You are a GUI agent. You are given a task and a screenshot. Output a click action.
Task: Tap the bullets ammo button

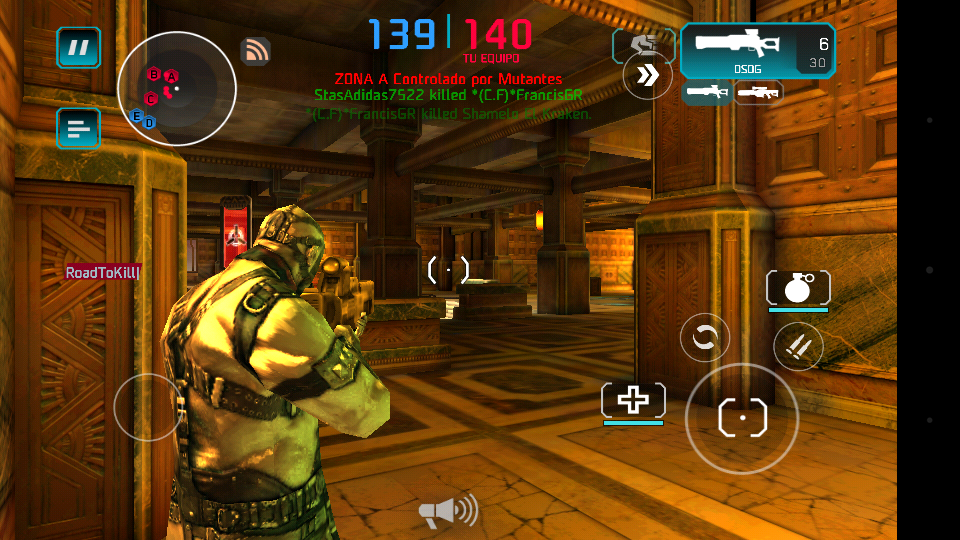click(x=798, y=347)
